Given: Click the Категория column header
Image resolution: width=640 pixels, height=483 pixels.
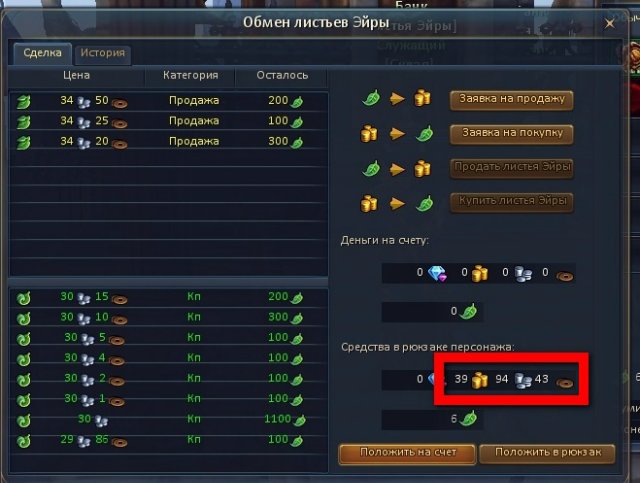Looking at the screenshot, I should click(190, 75).
